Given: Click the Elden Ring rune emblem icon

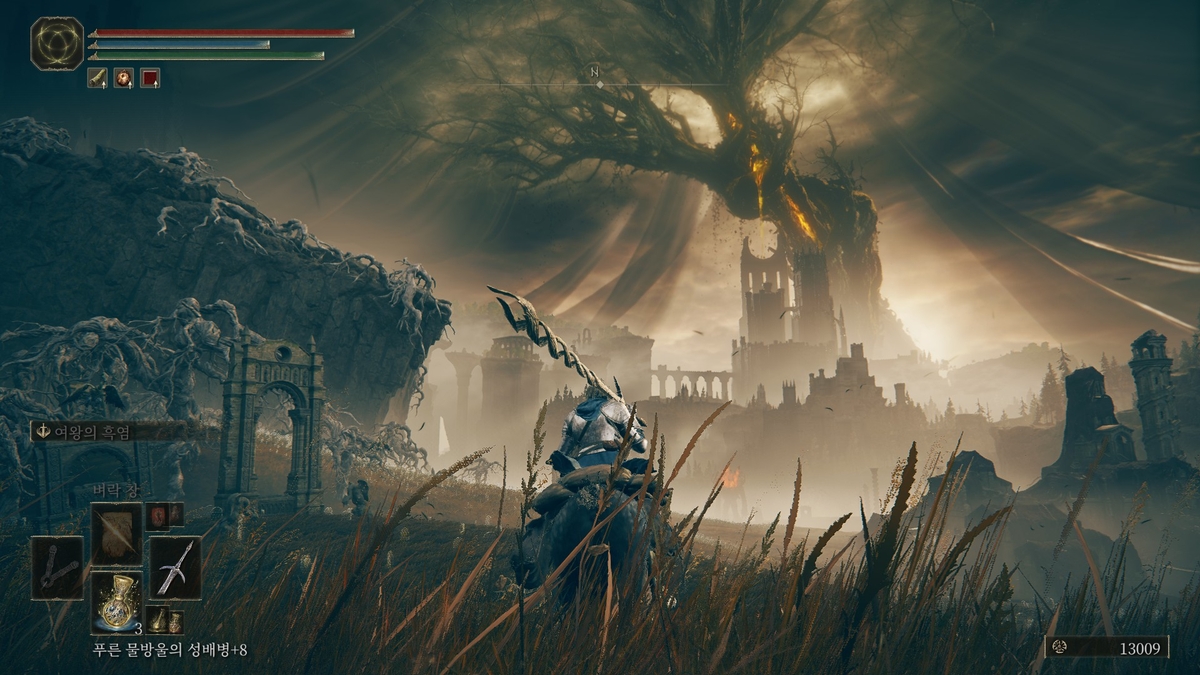Looking at the screenshot, I should pyautogui.click(x=57, y=44).
